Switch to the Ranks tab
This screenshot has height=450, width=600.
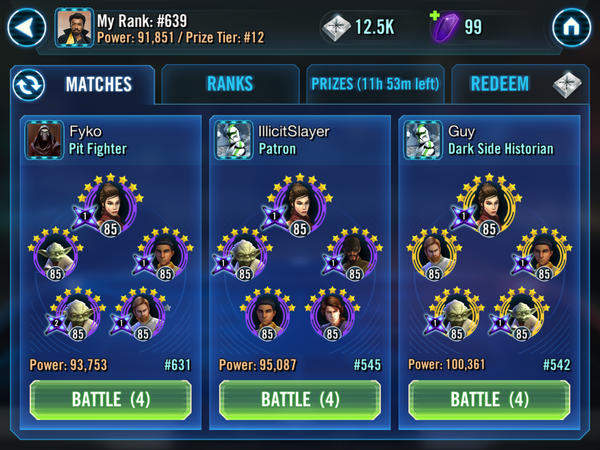coord(230,84)
